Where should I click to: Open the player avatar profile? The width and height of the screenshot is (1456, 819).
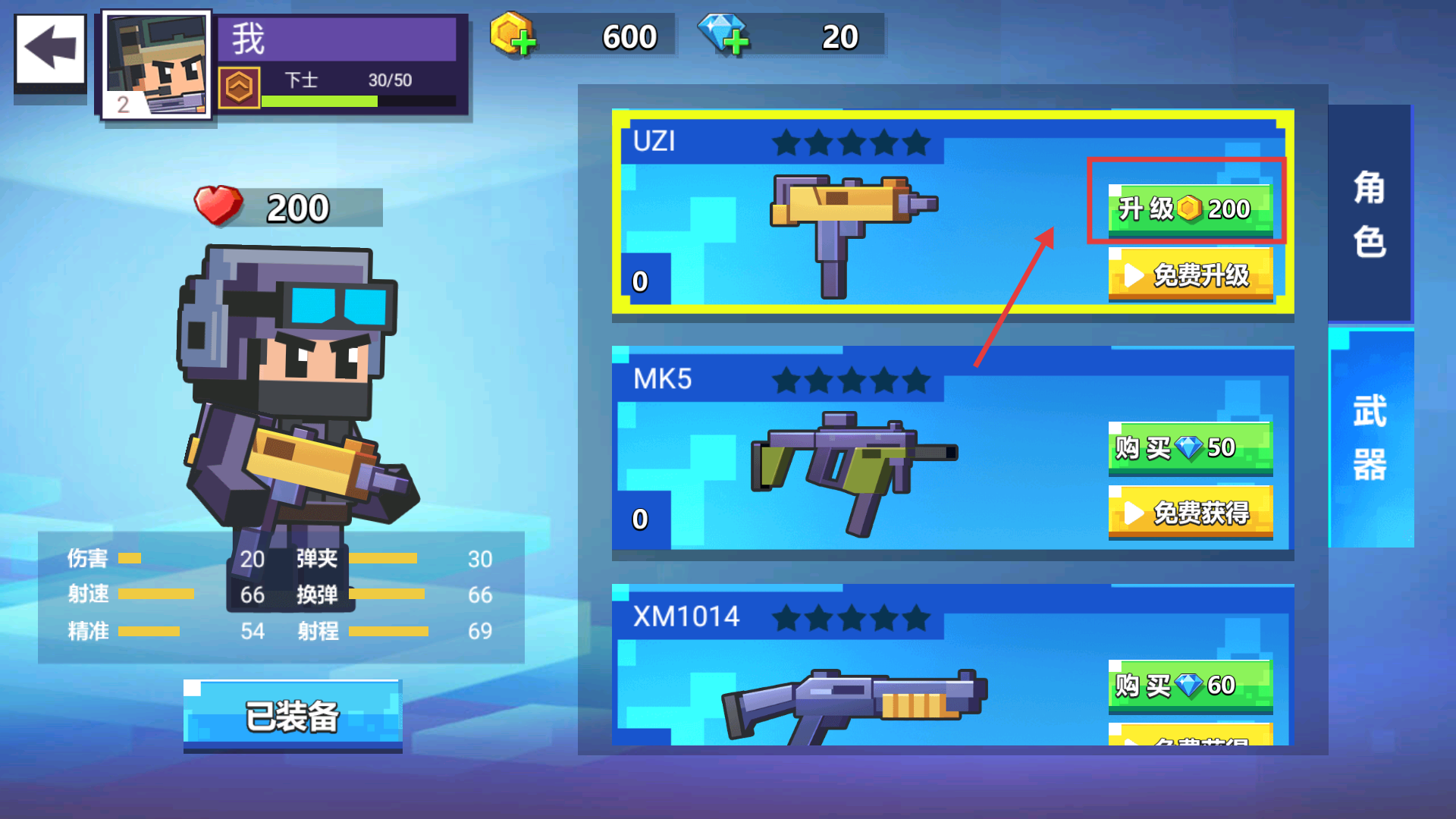click(x=157, y=64)
